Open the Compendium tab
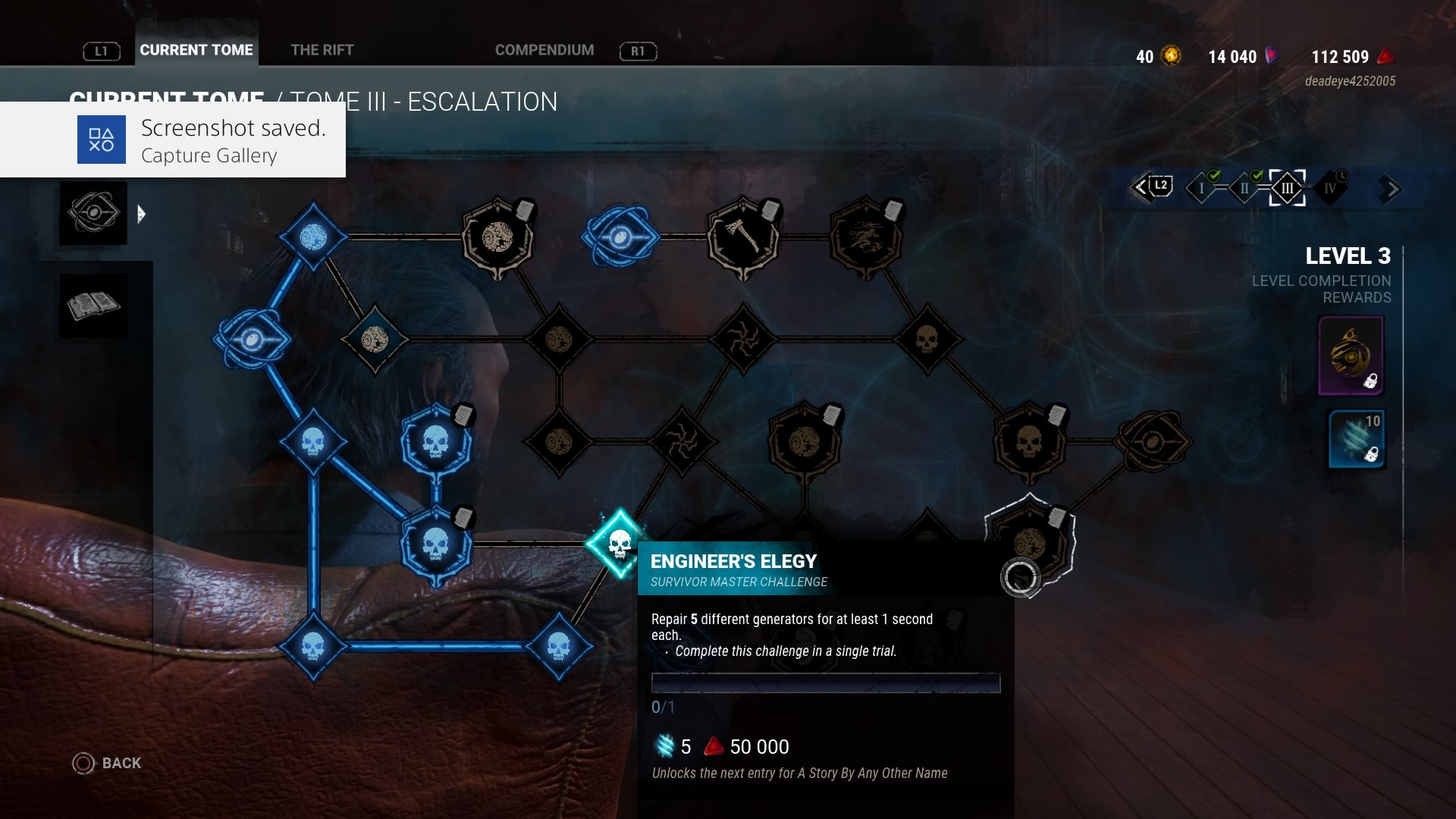This screenshot has height=819, width=1456. (544, 50)
